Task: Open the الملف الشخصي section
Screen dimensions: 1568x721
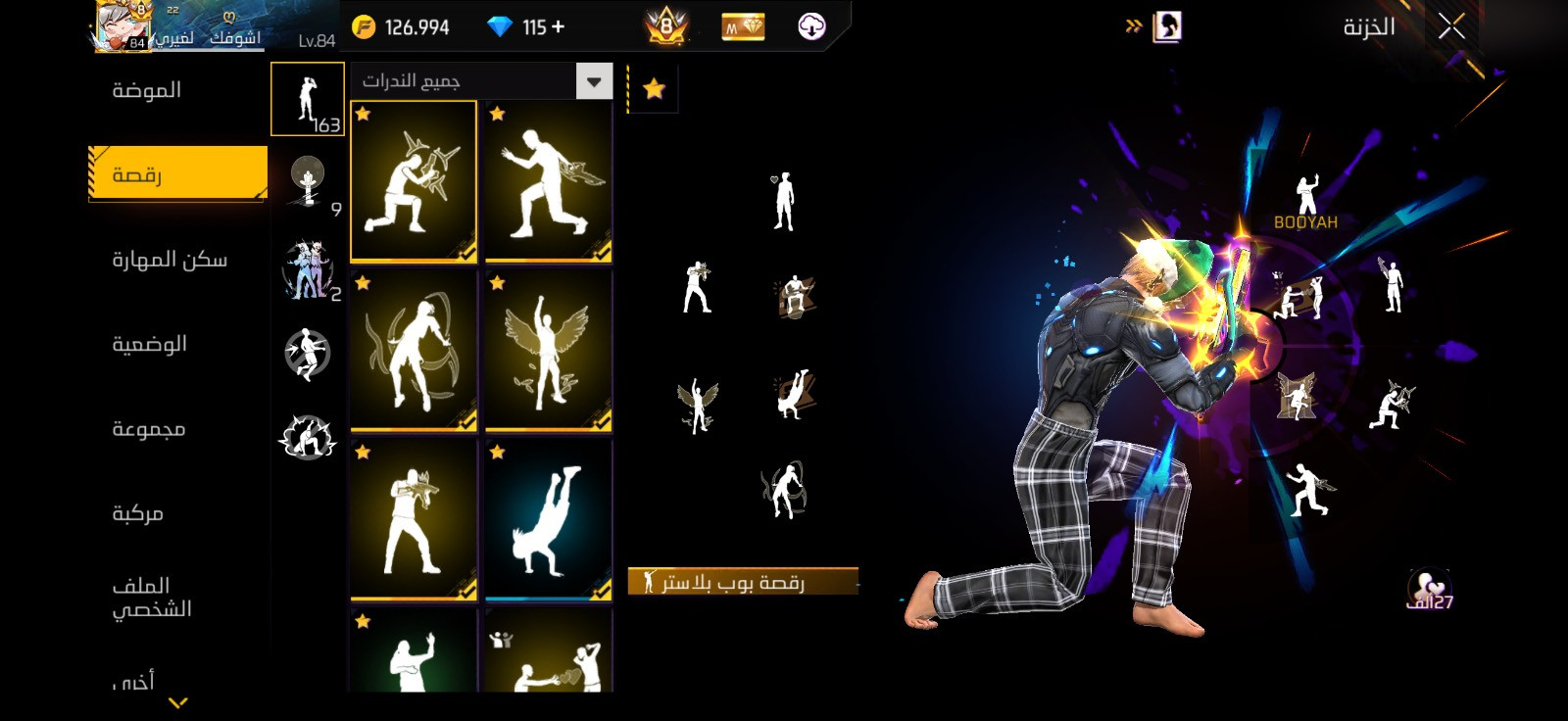Action: 151,598
